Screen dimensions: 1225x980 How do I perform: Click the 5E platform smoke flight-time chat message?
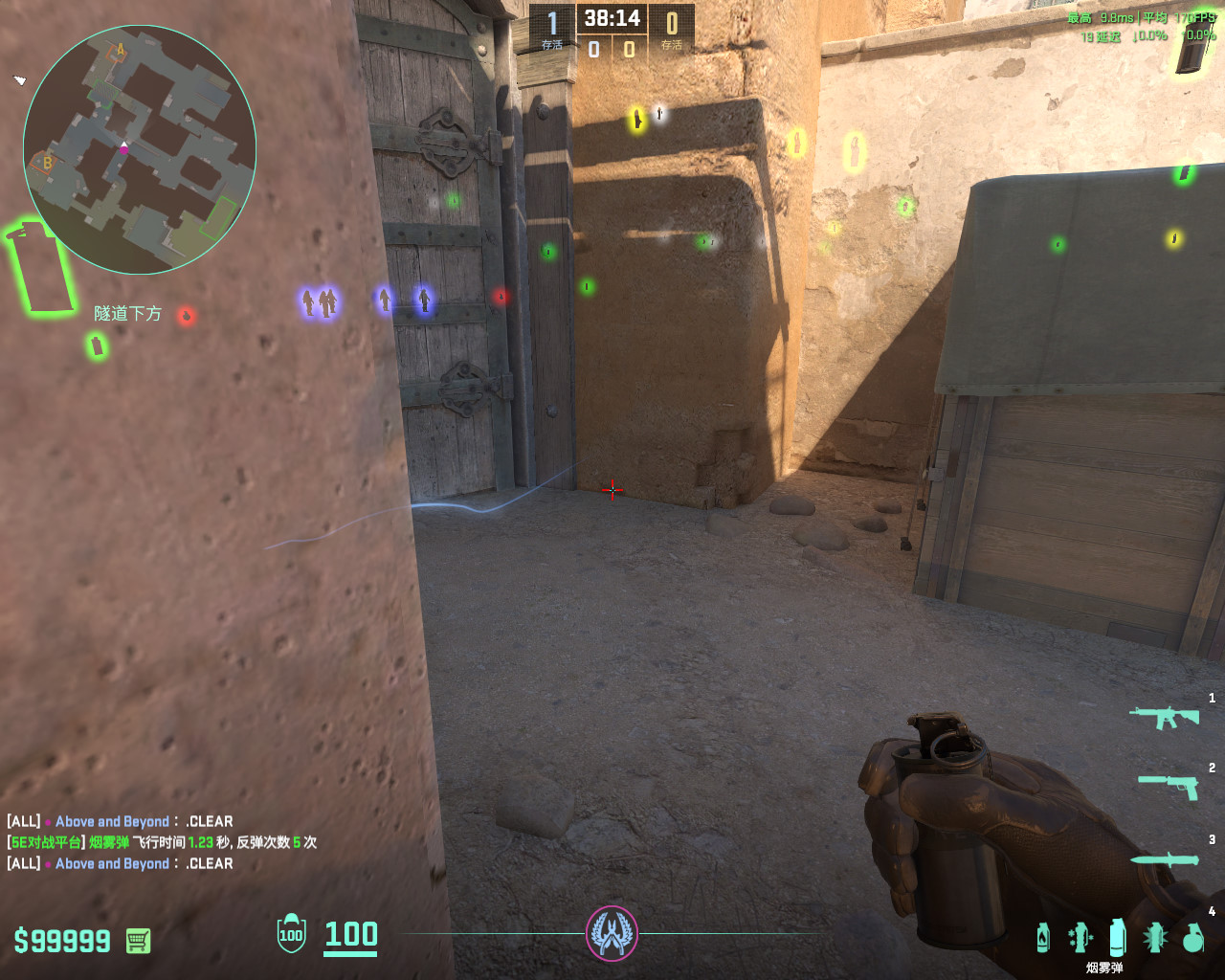point(162,842)
